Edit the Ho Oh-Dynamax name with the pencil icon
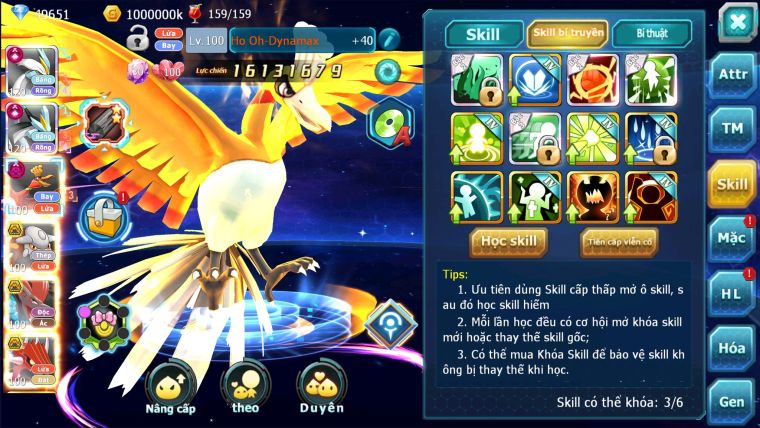760x428 pixels. coord(388,39)
